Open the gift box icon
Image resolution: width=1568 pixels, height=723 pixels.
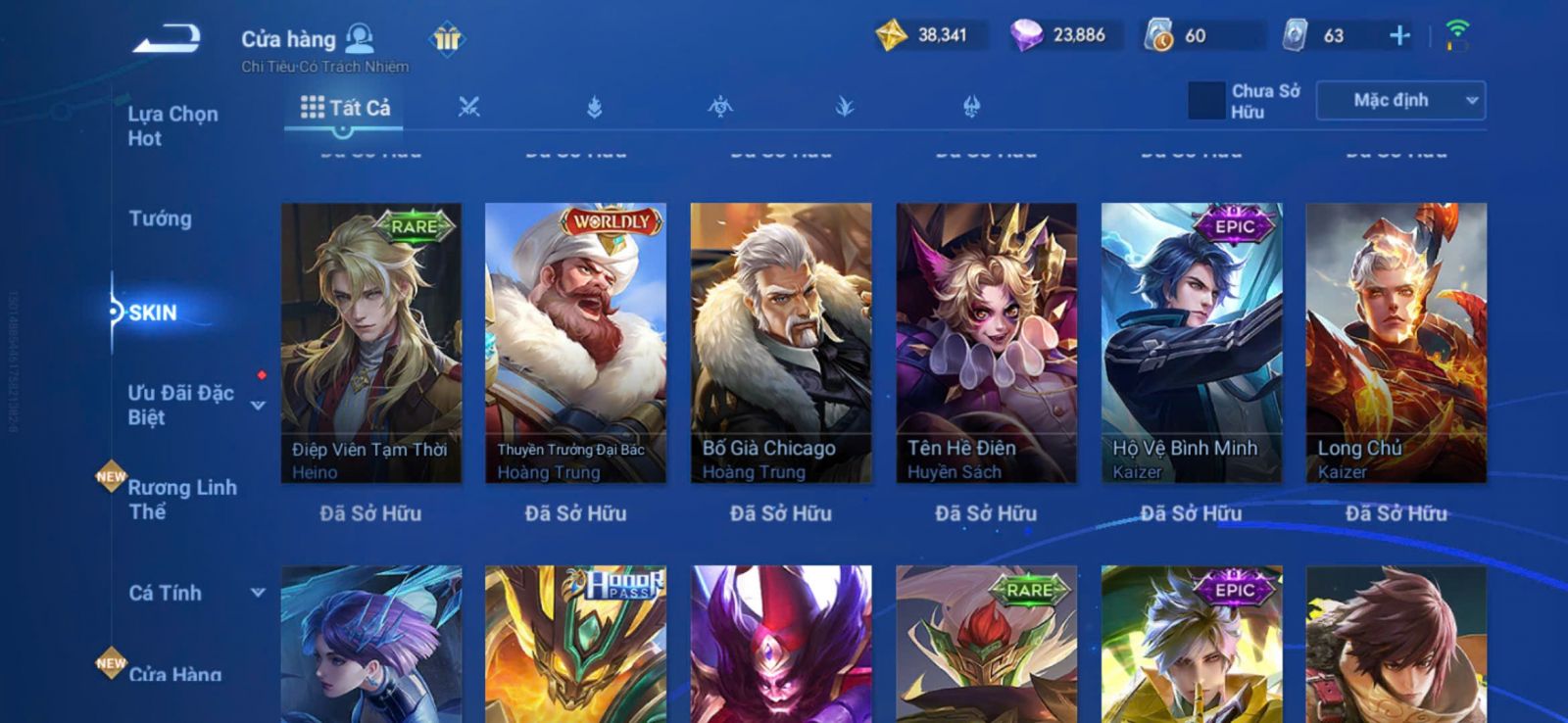tap(447, 38)
